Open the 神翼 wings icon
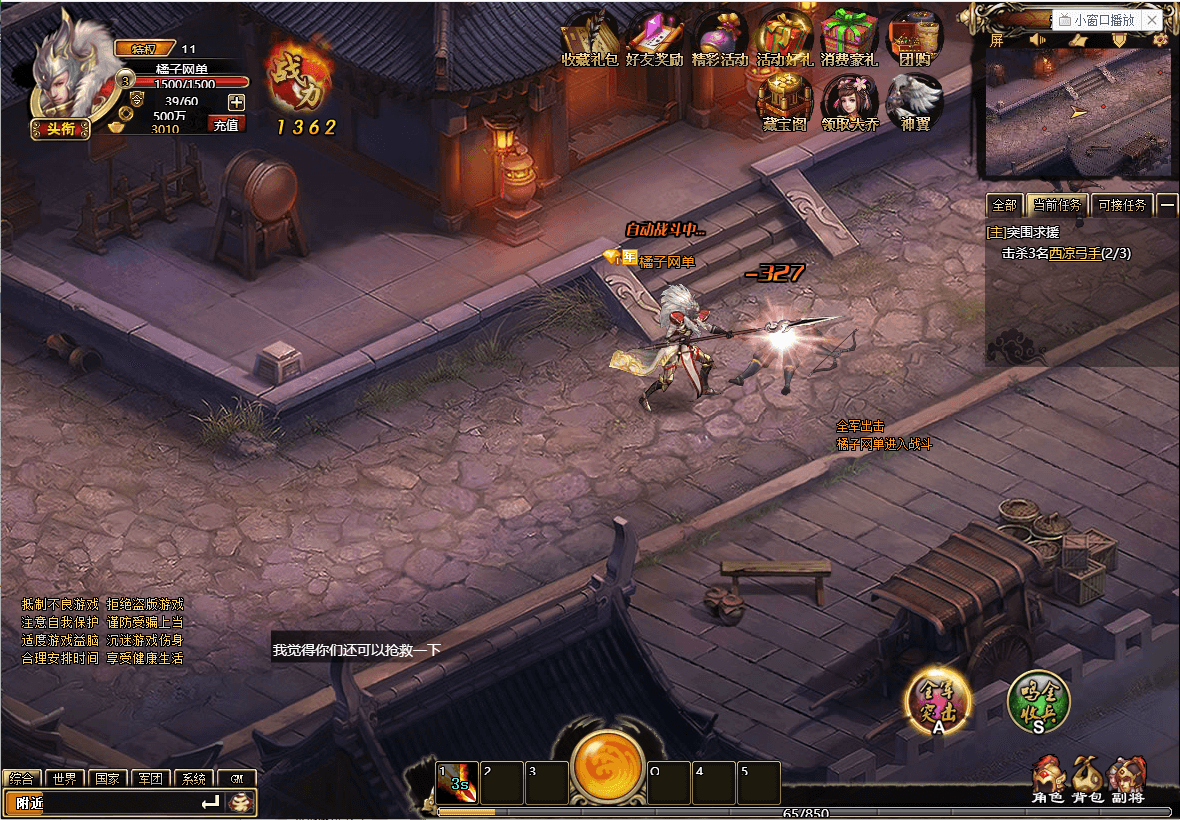 914,103
